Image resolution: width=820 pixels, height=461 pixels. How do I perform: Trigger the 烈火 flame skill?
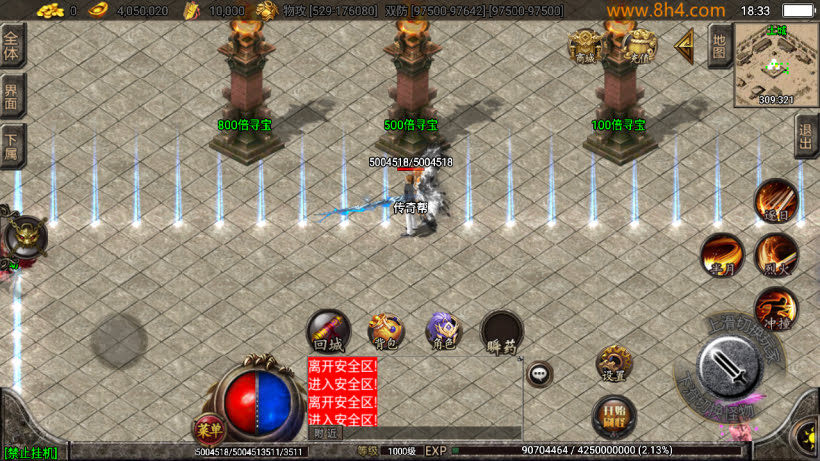click(775, 254)
